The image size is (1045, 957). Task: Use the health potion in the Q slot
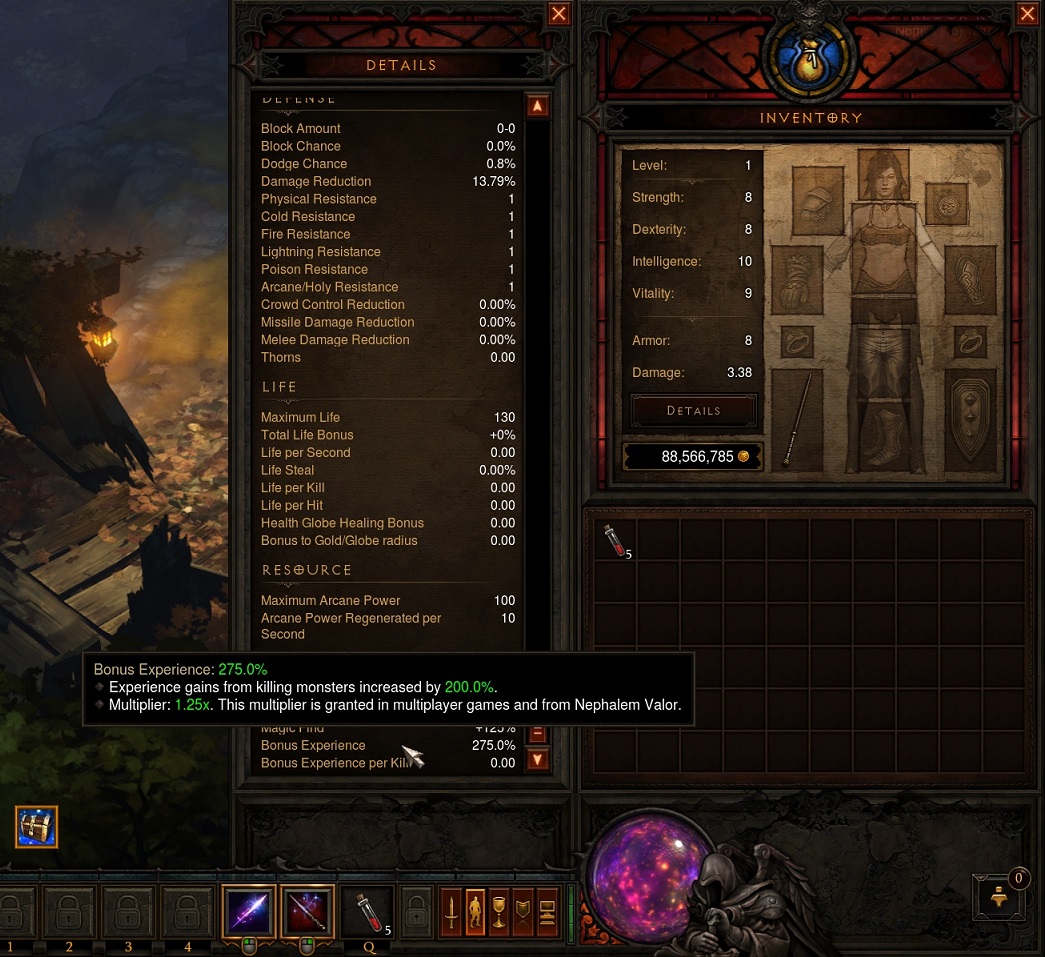pyautogui.click(x=367, y=912)
